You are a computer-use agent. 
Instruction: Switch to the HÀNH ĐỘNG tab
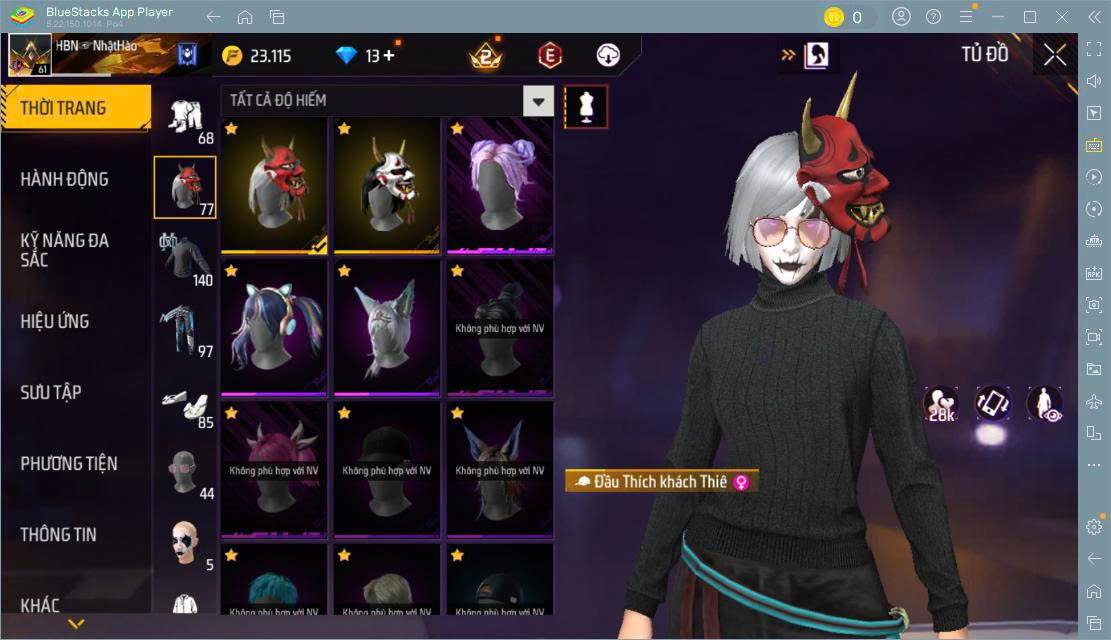pyautogui.click(x=65, y=179)
